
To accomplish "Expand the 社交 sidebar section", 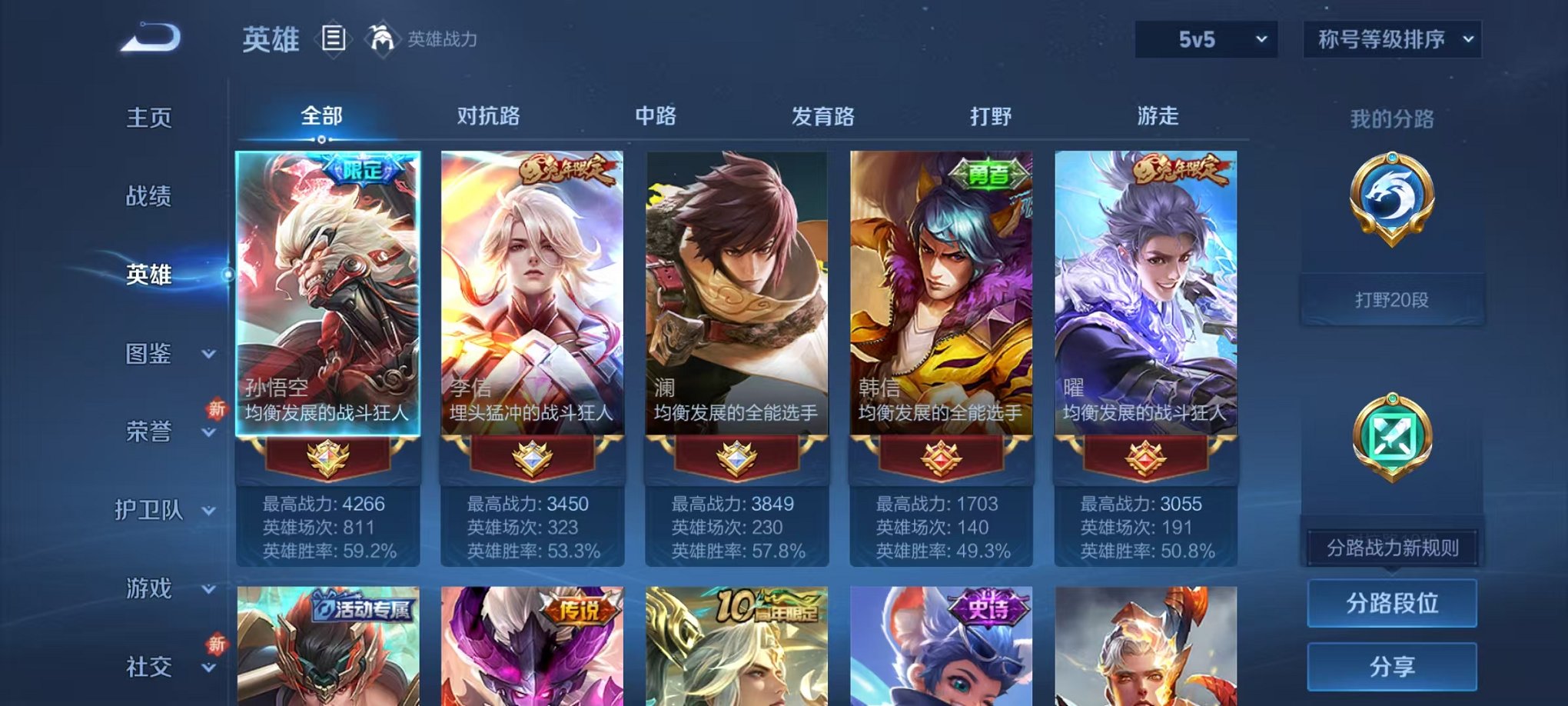I will click(x=149, y=666).
